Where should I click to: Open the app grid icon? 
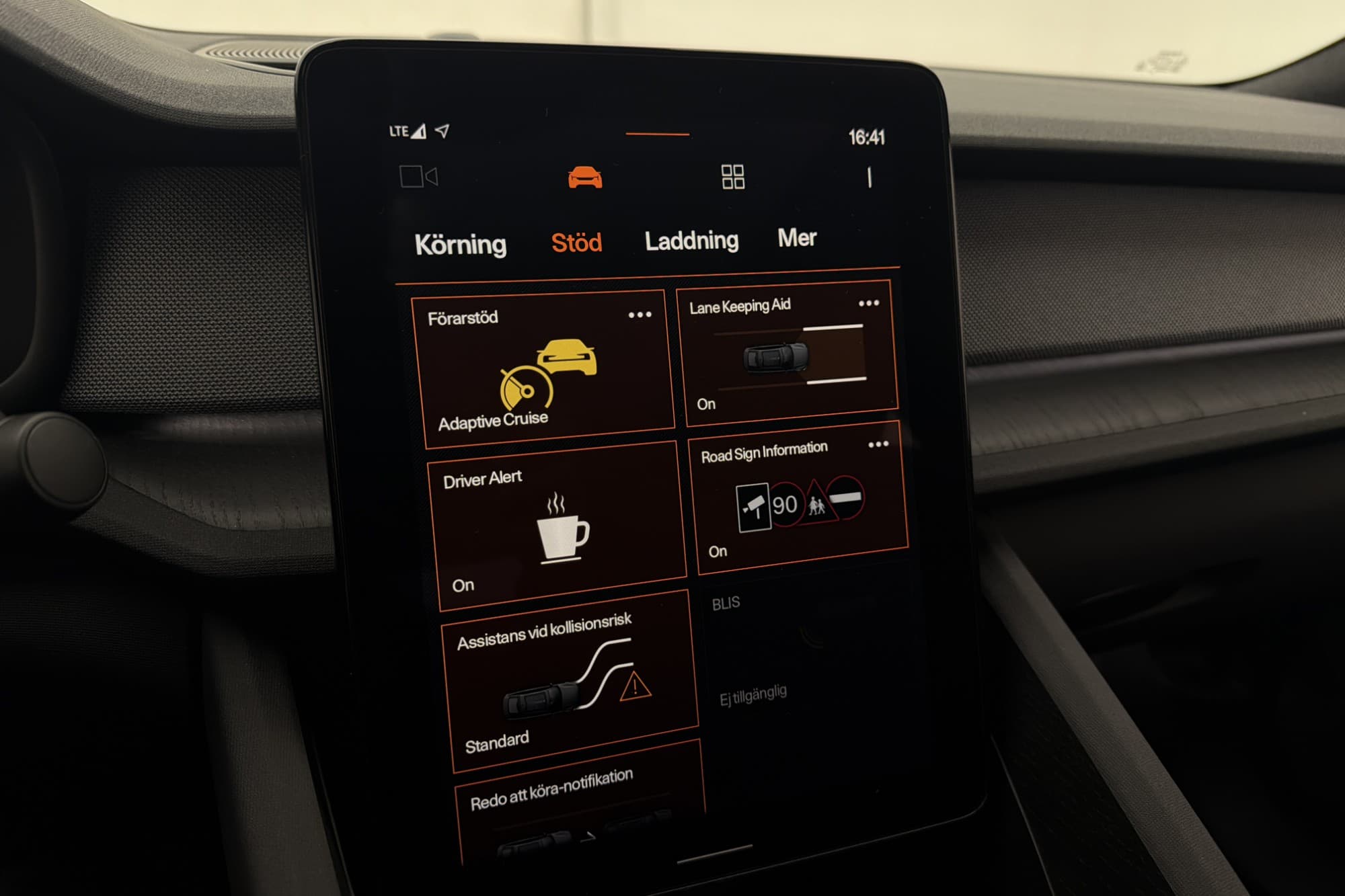[732, 177]
